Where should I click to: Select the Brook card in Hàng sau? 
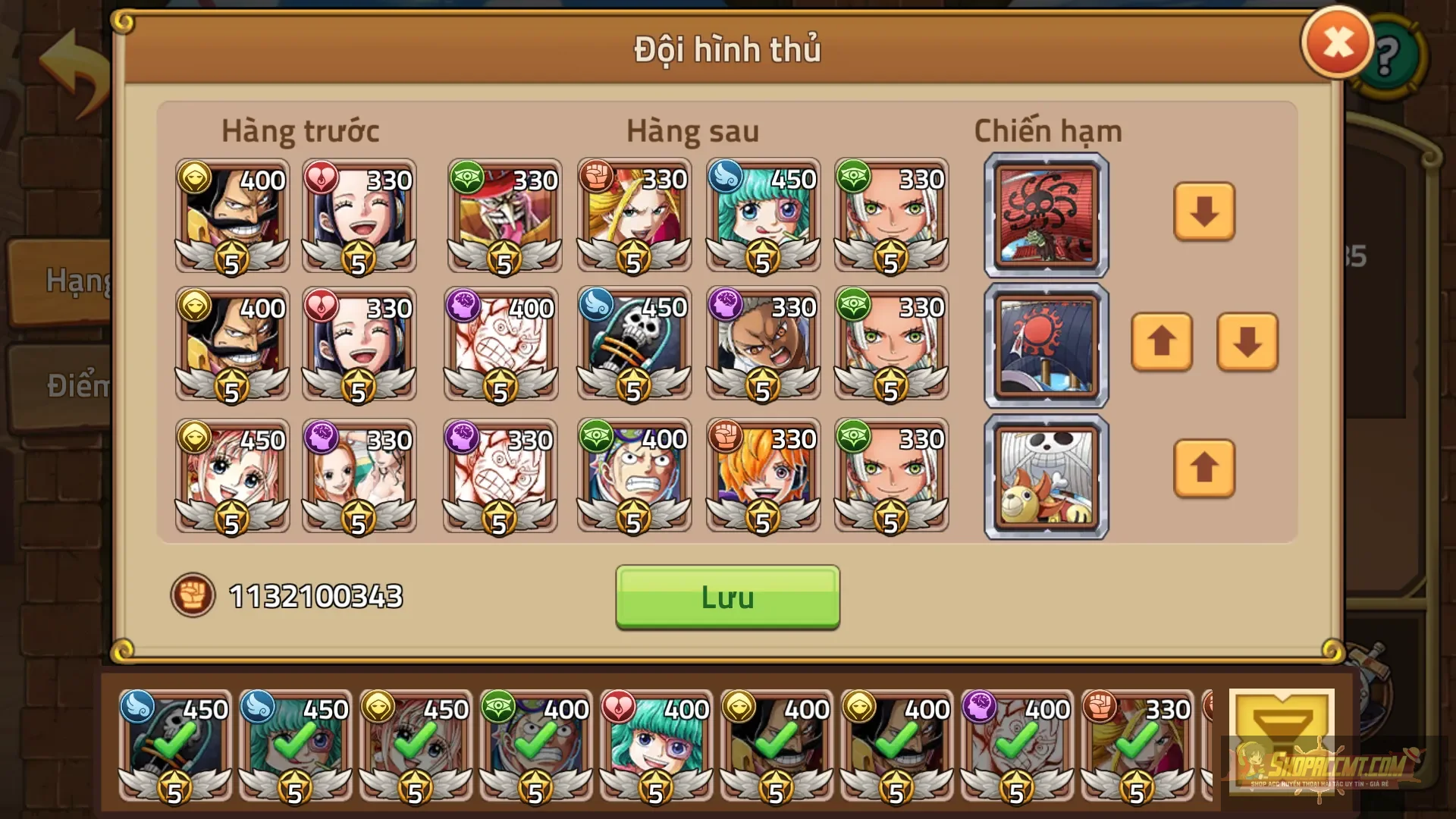coord(633,345)
